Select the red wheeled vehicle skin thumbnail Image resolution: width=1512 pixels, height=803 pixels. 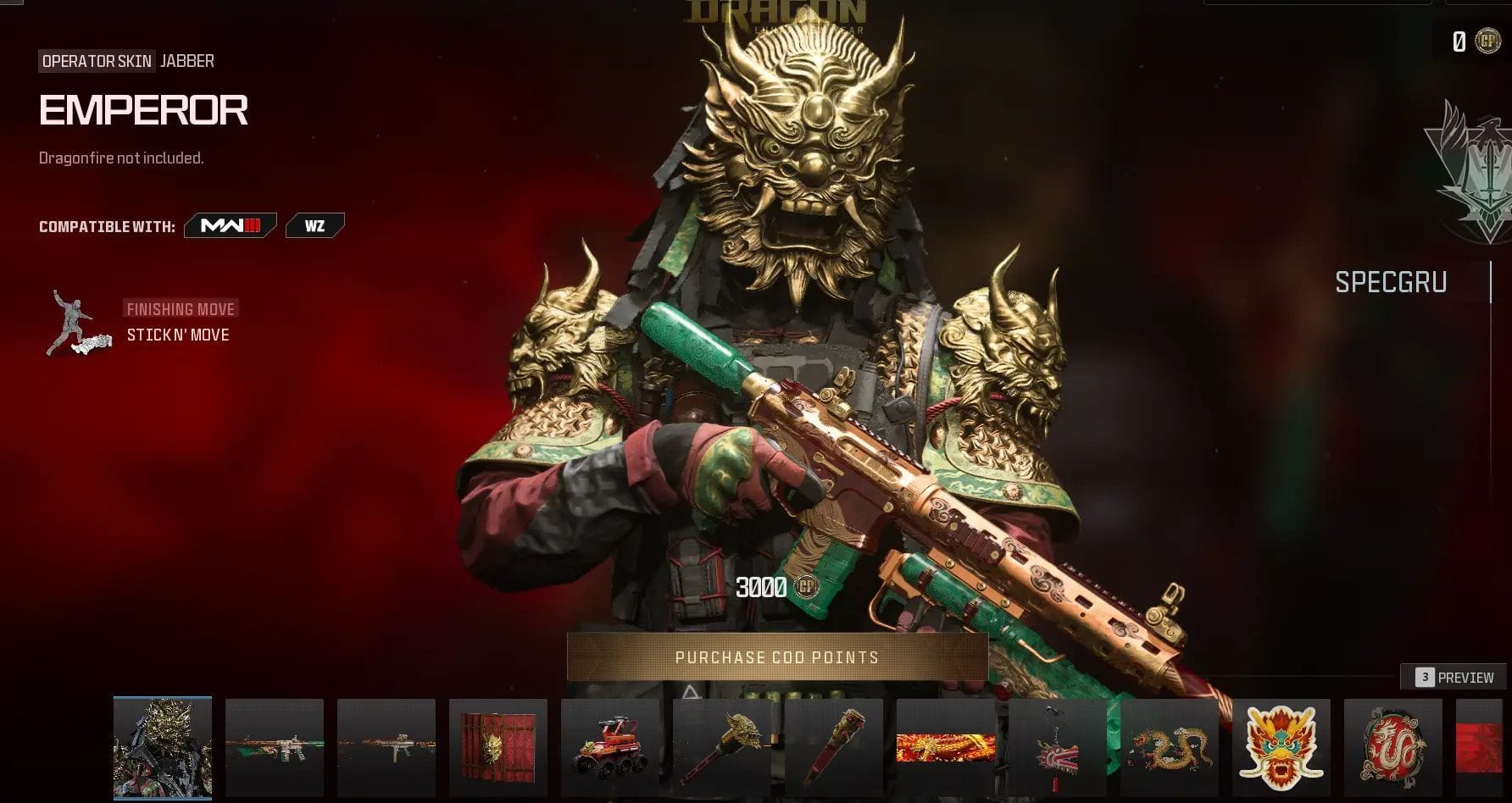(610, 748)
